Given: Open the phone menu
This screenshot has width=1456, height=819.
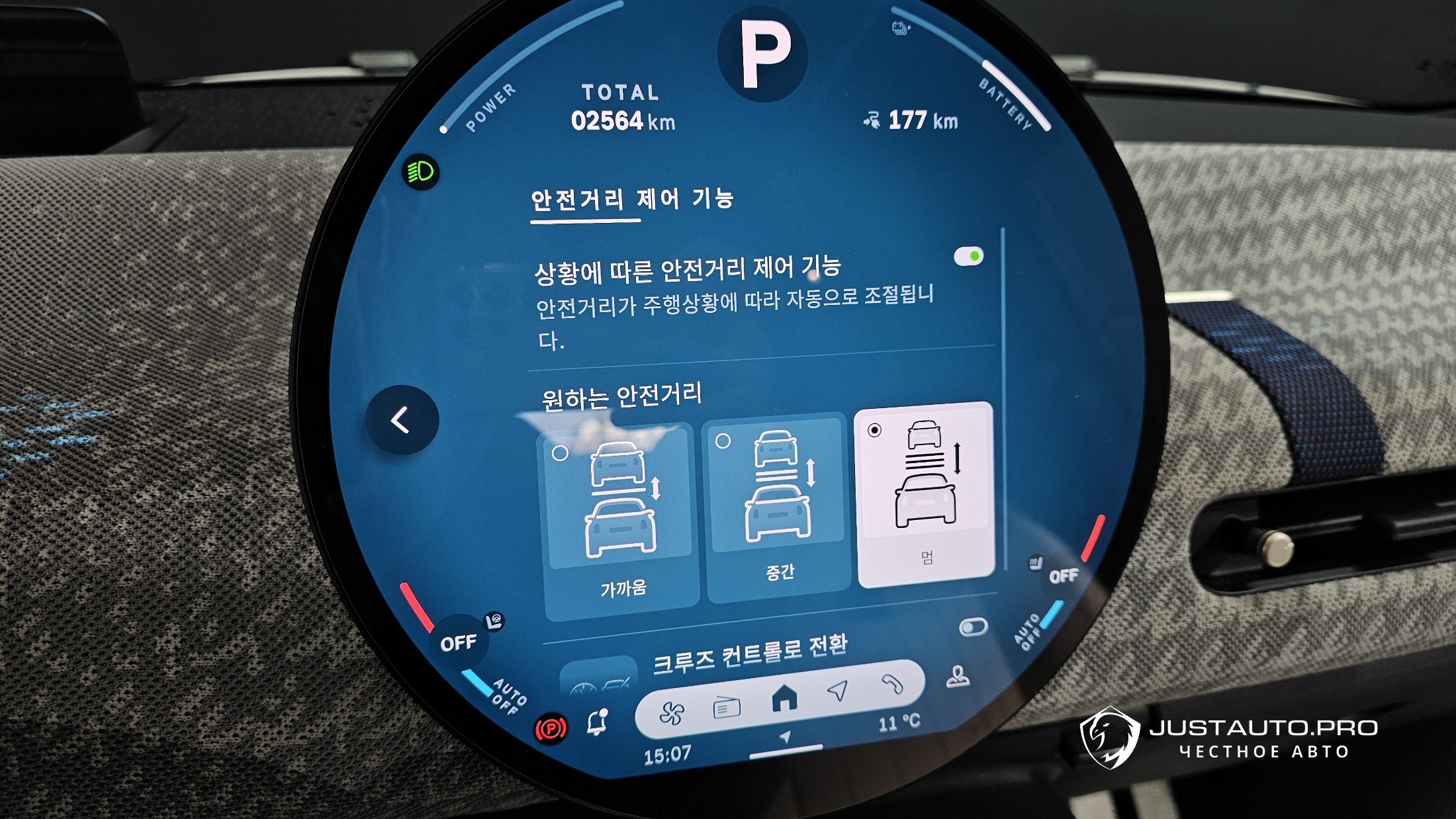Looking at the screenshot, I should click(892, 683).
